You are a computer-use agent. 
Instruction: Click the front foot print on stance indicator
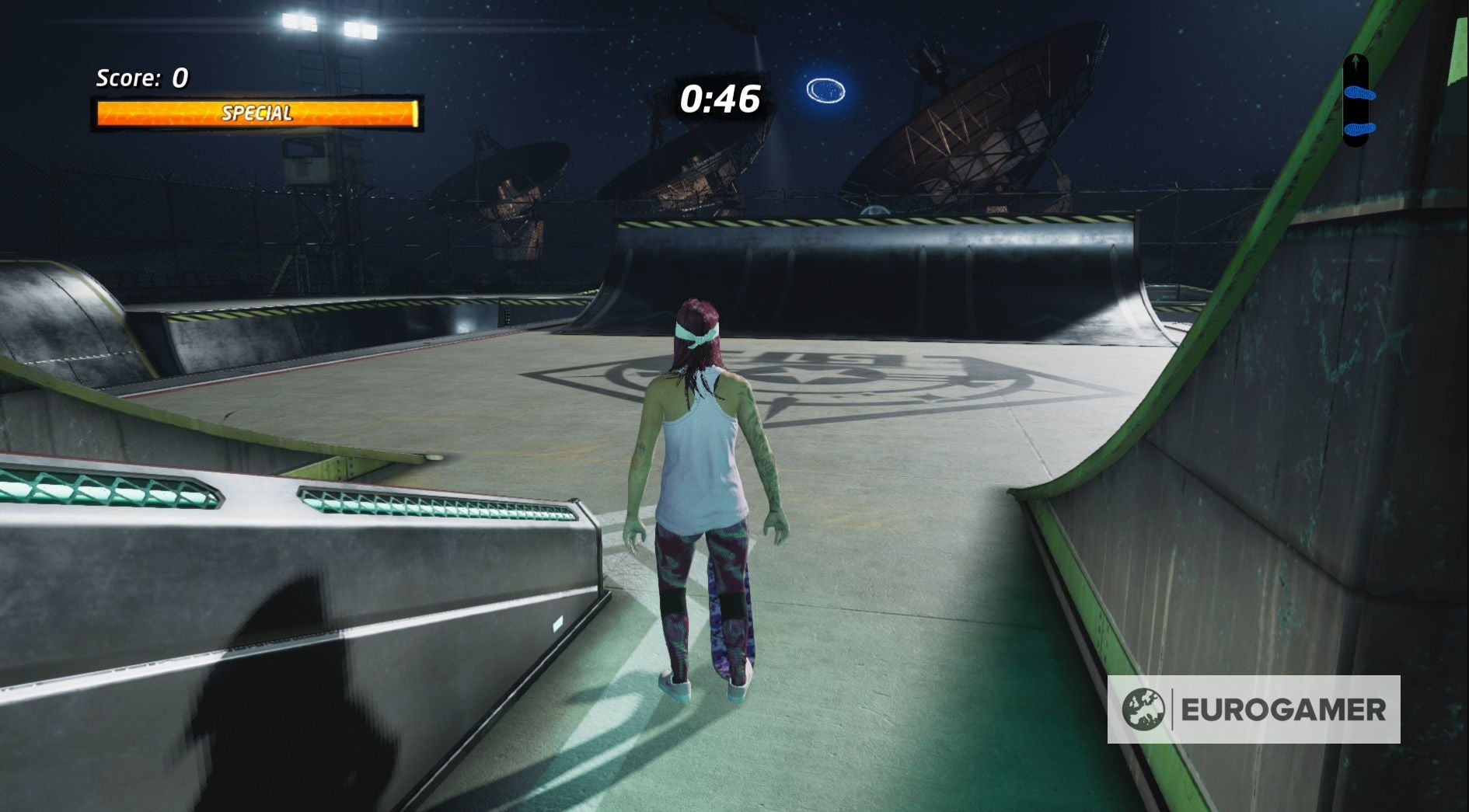(x=1360, y=93)
